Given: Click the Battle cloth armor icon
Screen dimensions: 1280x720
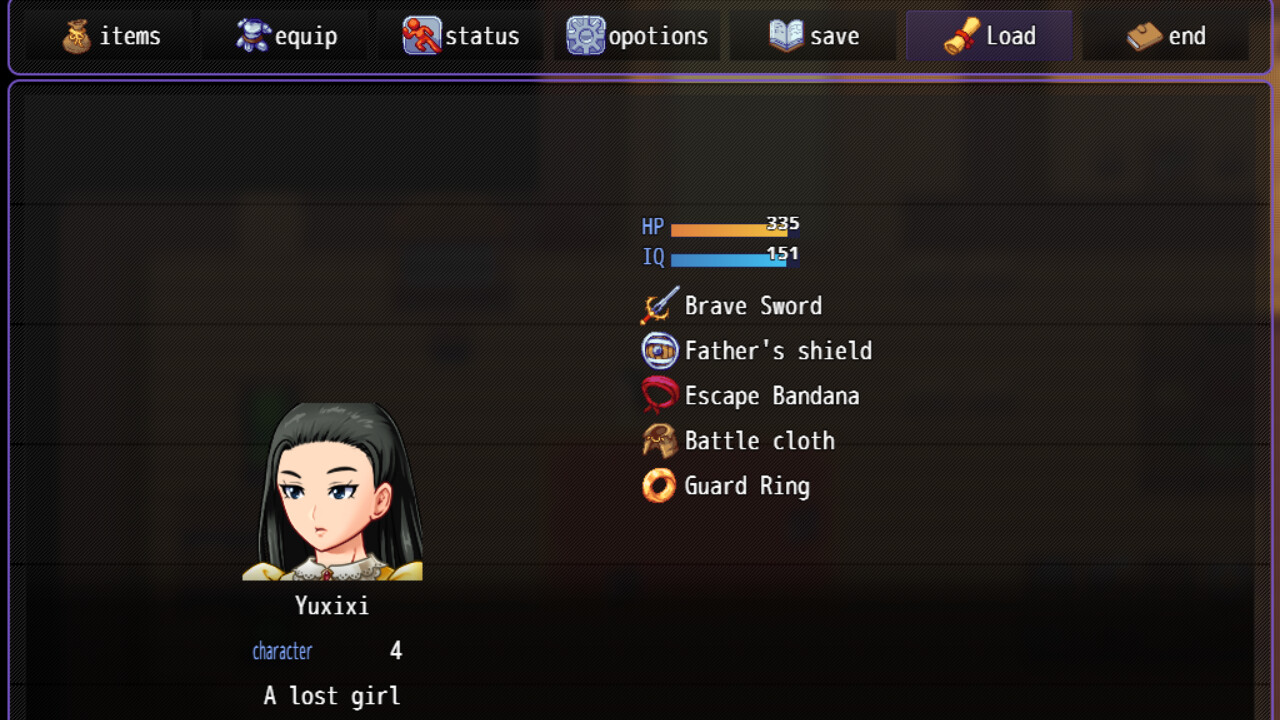Looking at the screenshot, I should 659,440.
